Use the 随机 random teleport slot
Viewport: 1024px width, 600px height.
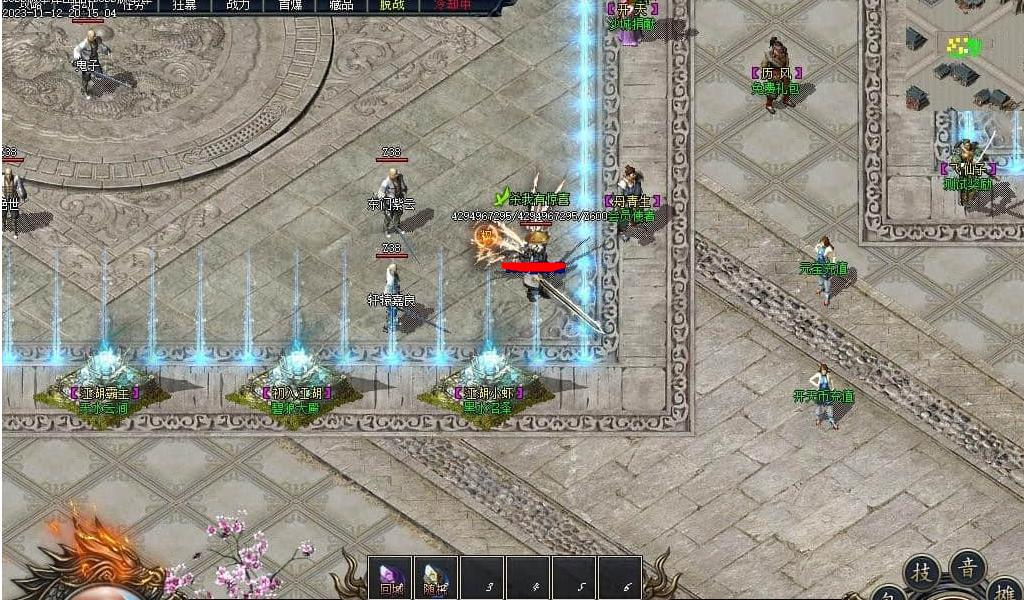click(436, 578)
